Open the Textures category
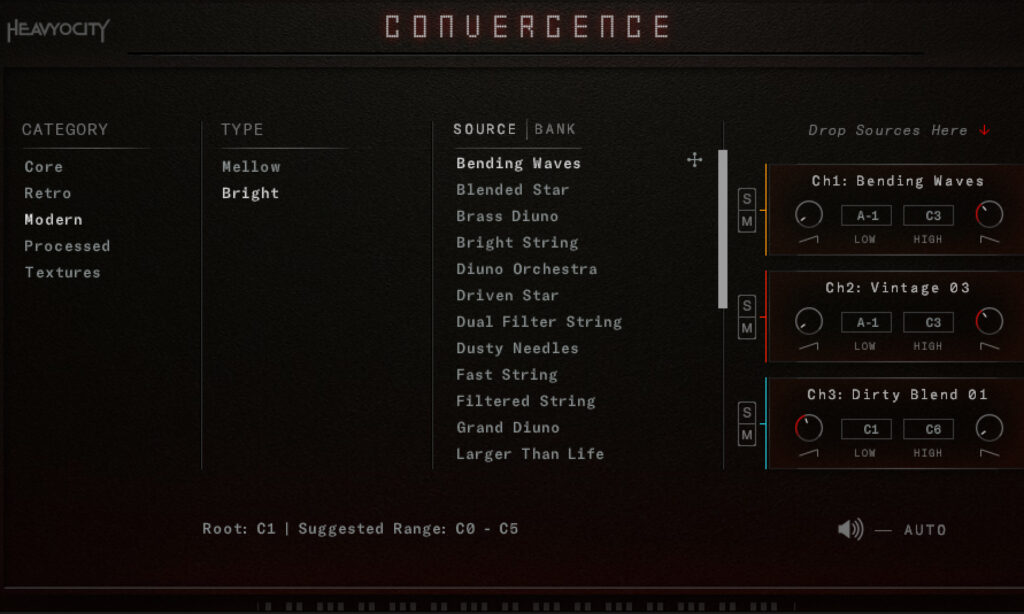 click(62, 272)
